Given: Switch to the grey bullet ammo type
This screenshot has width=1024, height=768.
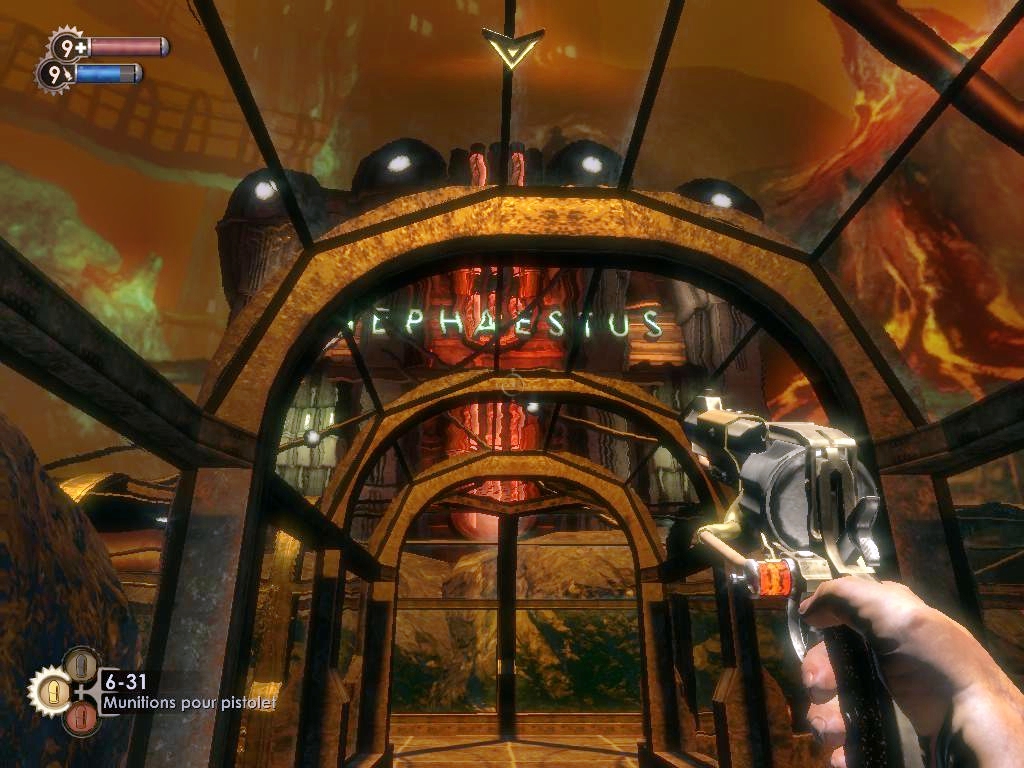Looking at the screenshot, I should 81,664.
